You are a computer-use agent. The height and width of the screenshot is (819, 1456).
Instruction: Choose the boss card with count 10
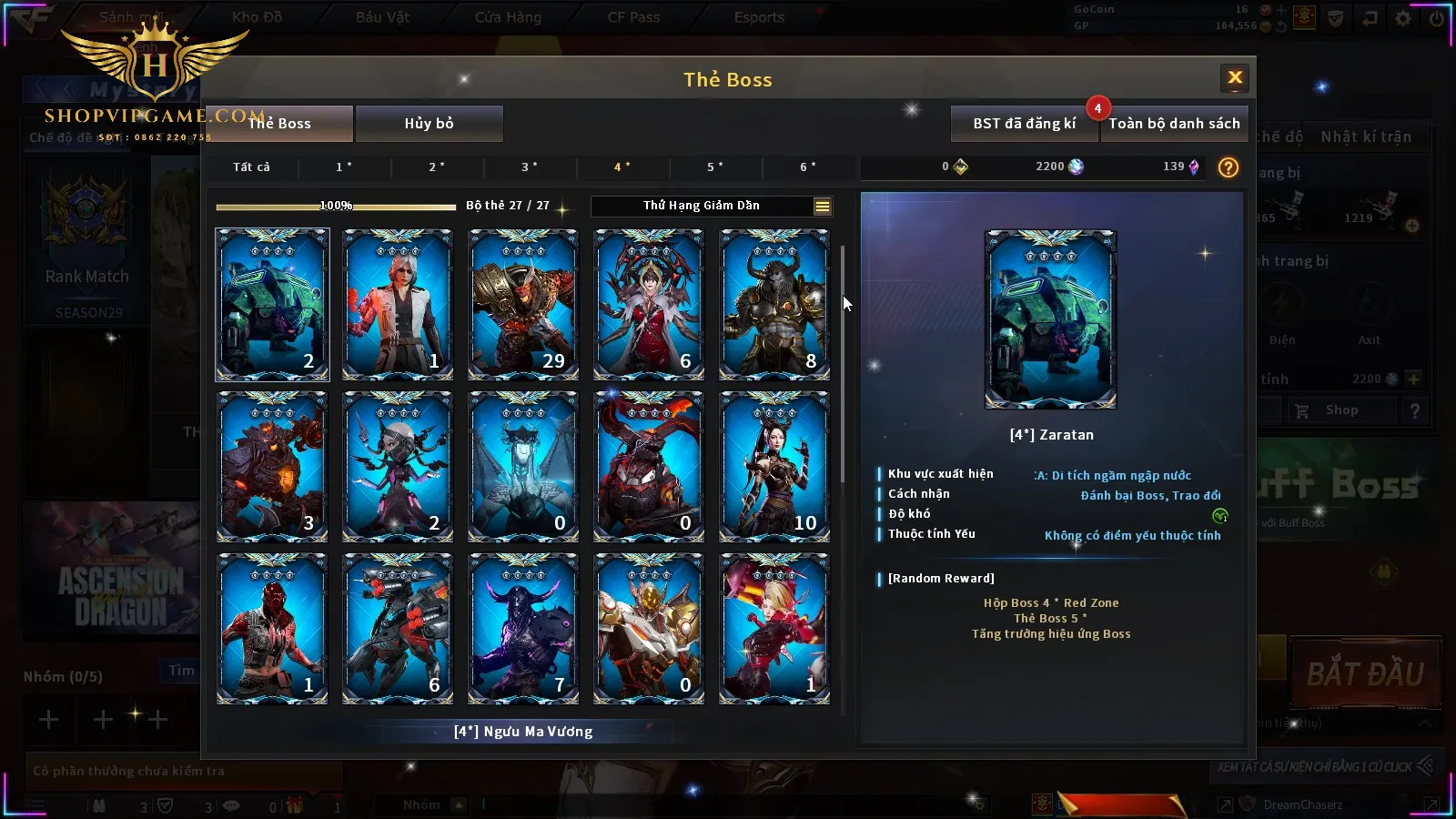pos(774,466)
